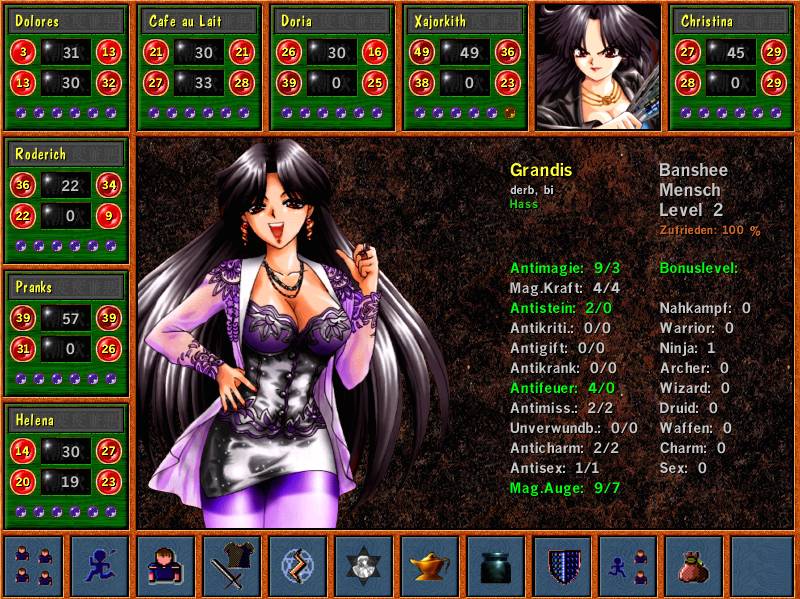
Task: Open Helena's character panel
Action: click(x=67, y=465)
